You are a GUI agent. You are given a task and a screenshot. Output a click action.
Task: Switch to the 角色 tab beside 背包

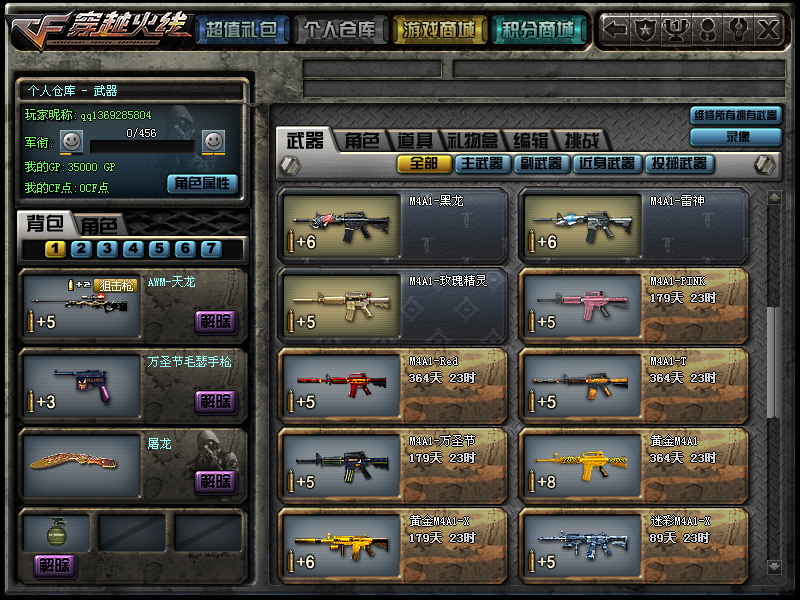[x=99, y=225]
